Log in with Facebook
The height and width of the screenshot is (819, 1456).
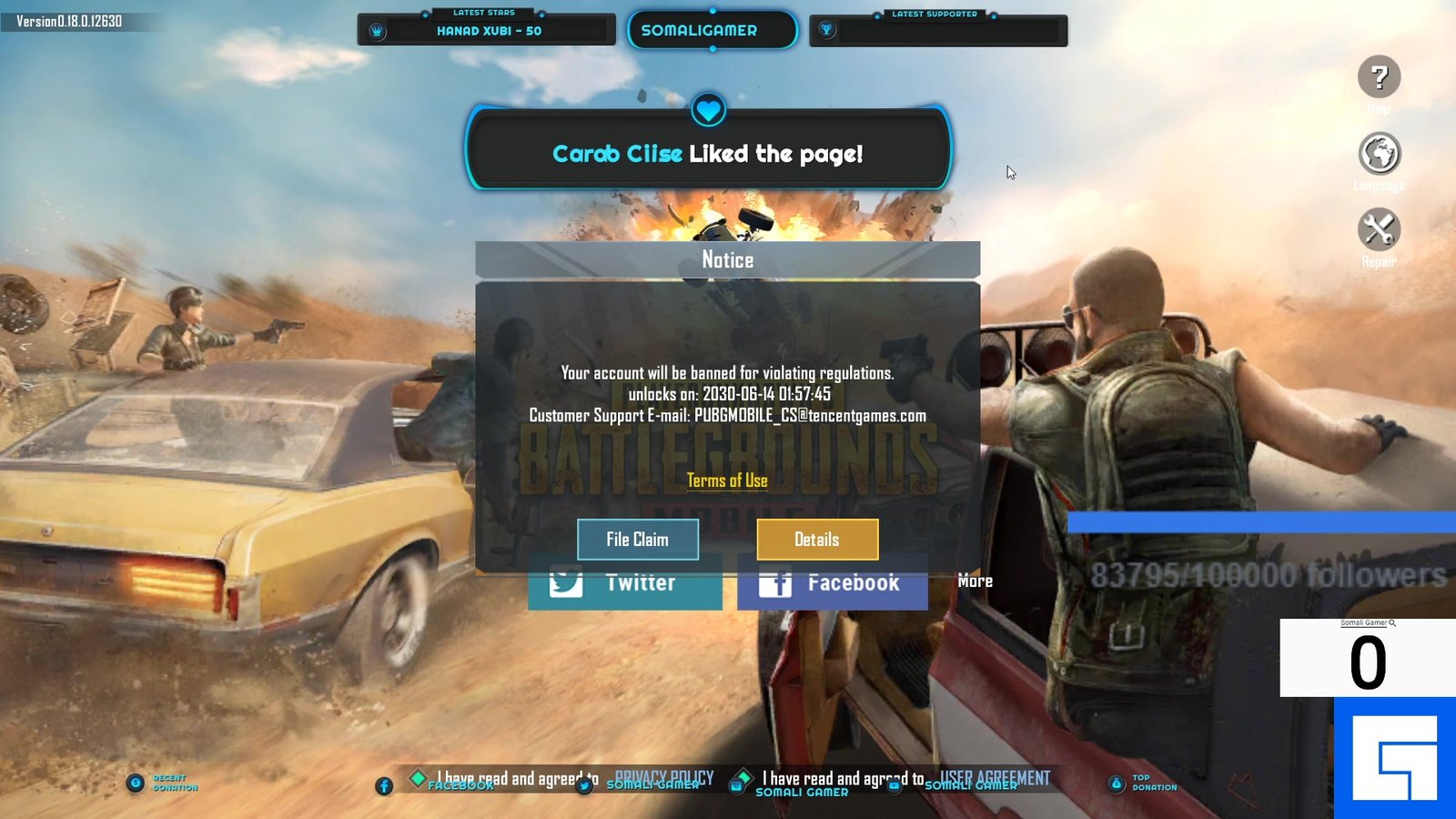tap(832, 584)
